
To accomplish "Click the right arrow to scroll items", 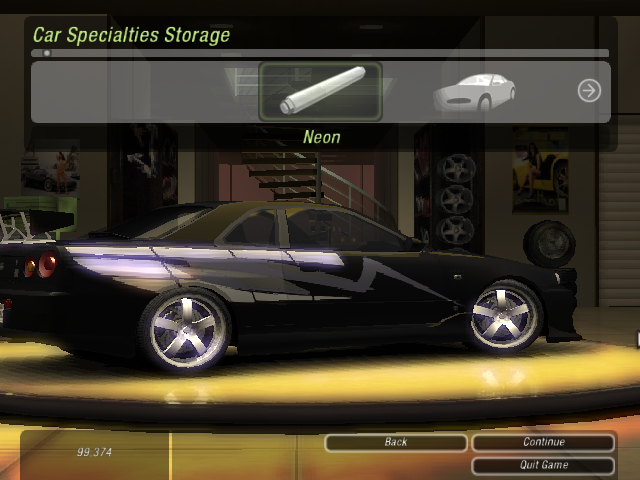I will click(589, 91).
